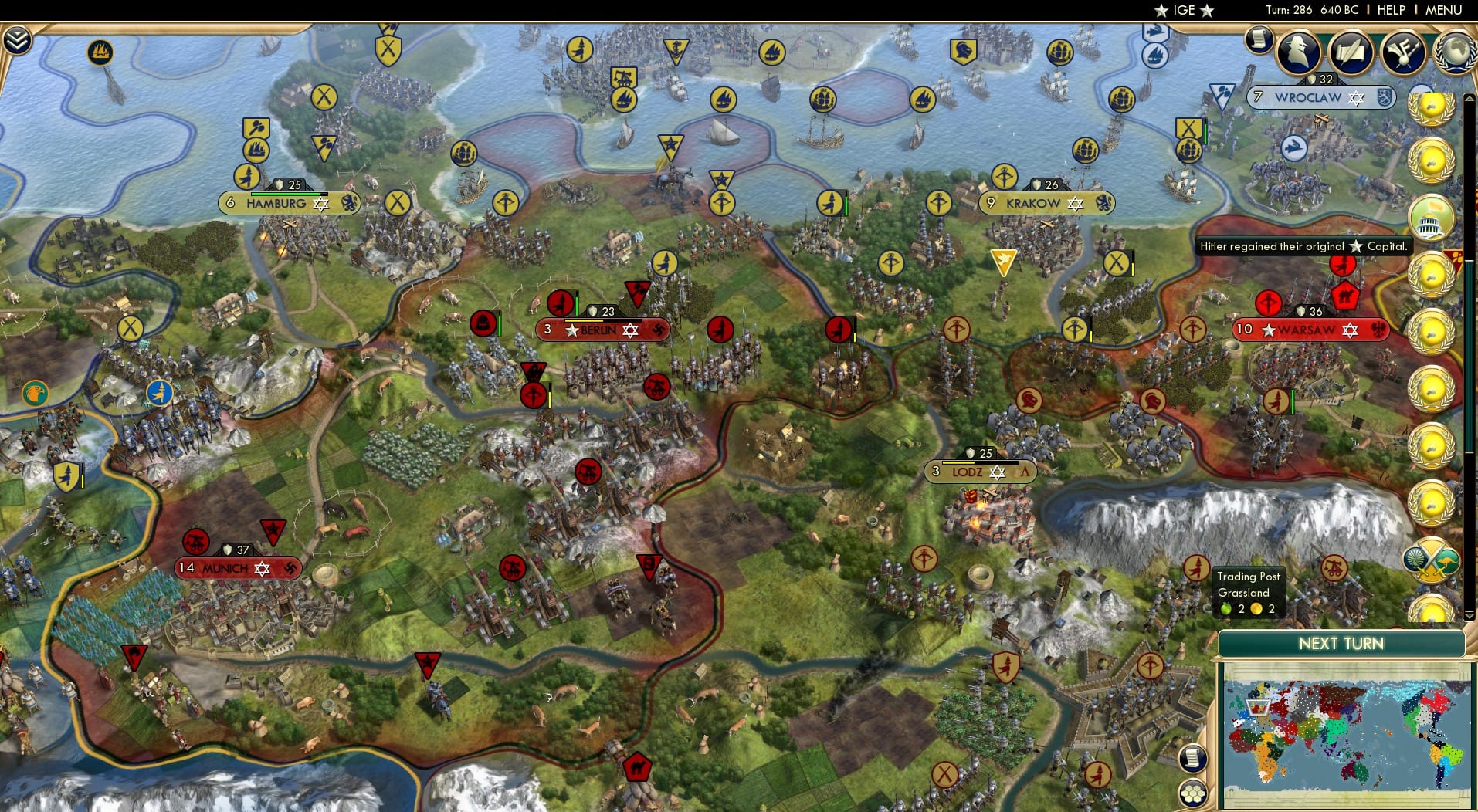Click the topmost gold laurel notification medallion
Screen dimensions: 1478x812
pos(1431,108)
